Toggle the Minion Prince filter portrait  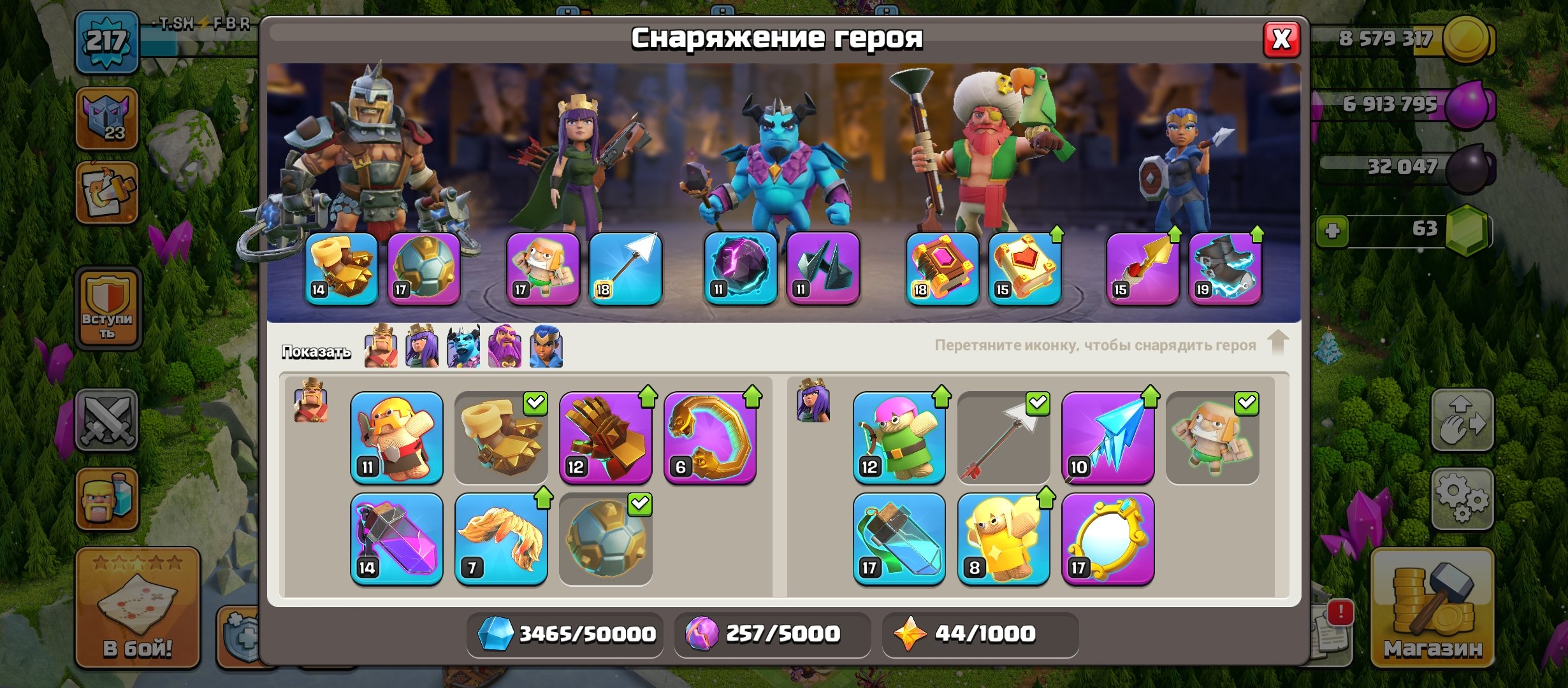click(x=463, y=349)
